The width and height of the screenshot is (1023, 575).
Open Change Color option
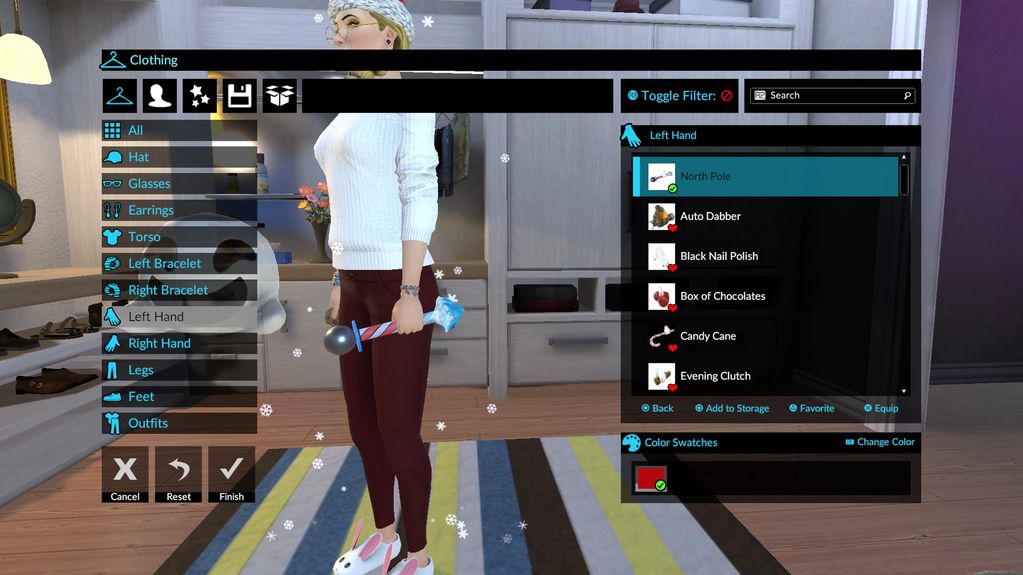pyautogui.click(x=880, y=442)
